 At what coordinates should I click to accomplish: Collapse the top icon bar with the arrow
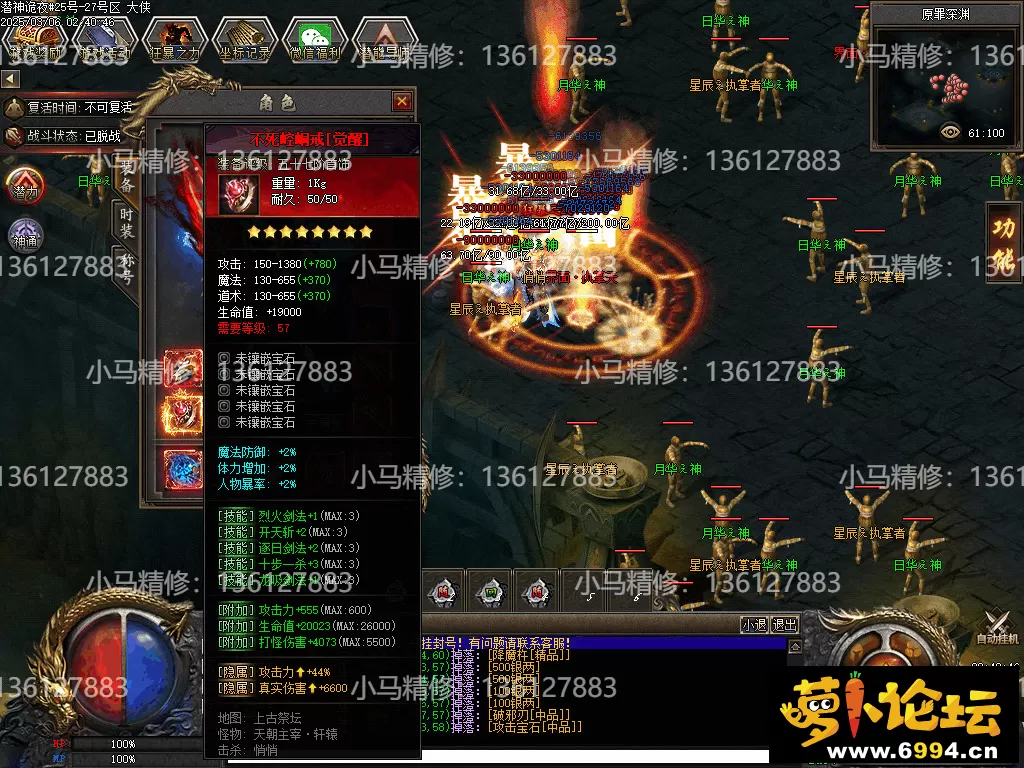(10, 78)
